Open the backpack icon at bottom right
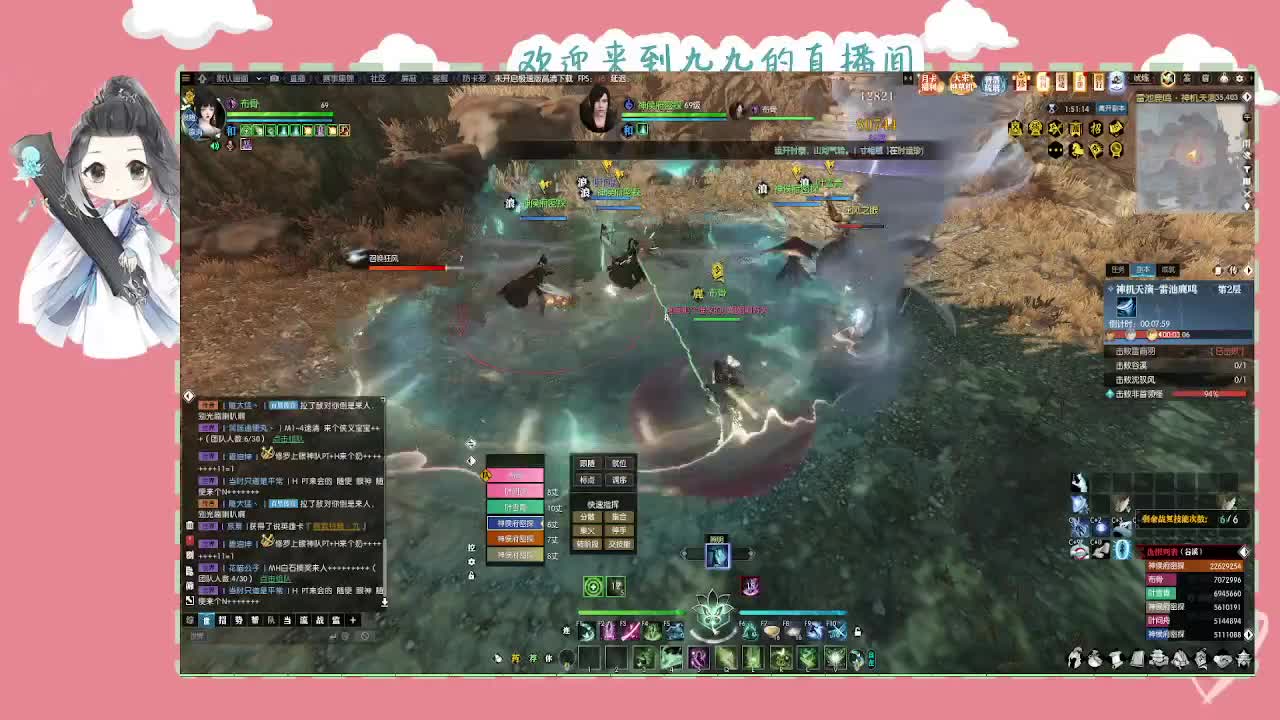Screen dimensions: 1280x720 [x=1095, y=660]
